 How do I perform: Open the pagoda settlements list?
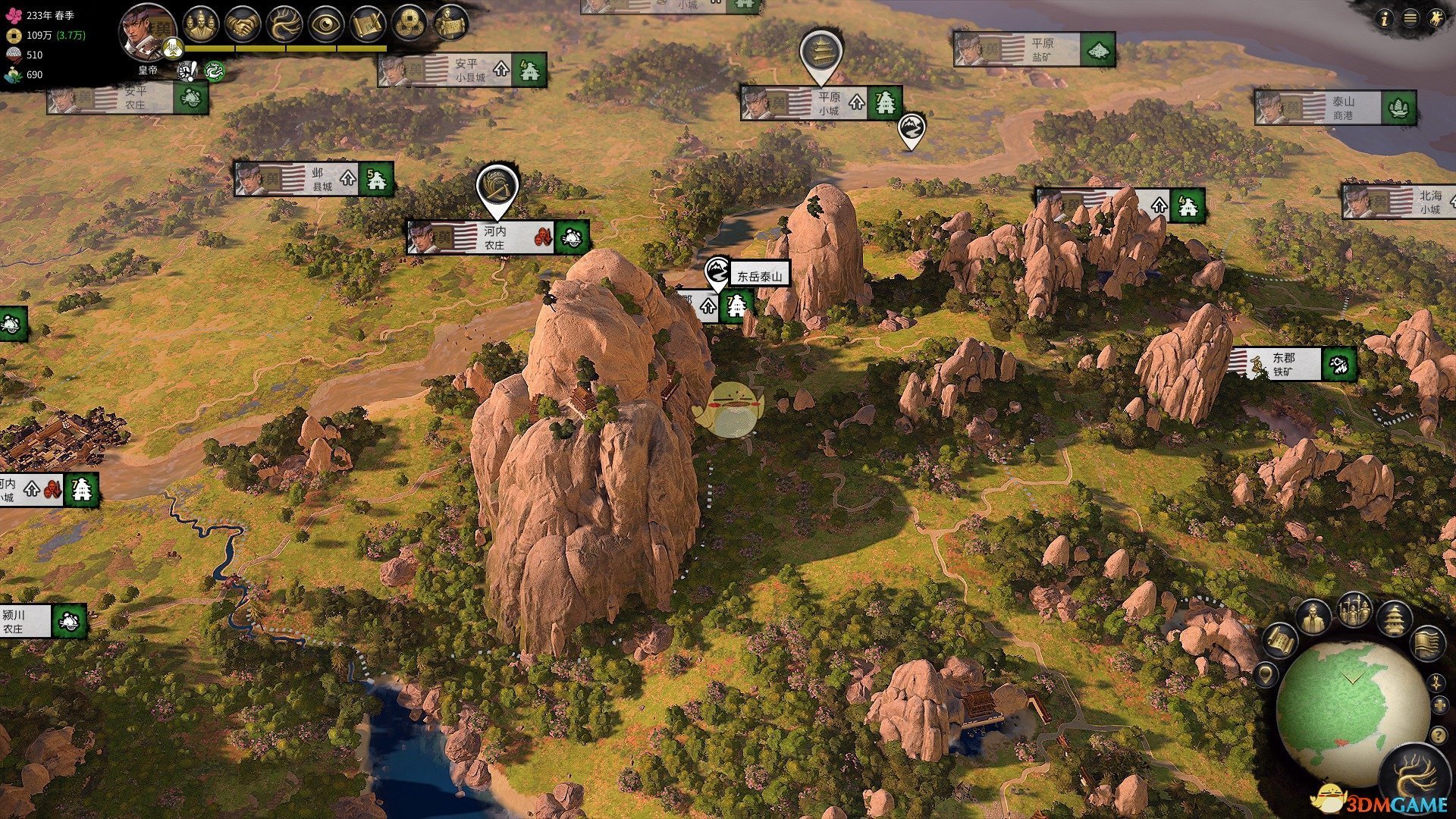click(1394, 620)
